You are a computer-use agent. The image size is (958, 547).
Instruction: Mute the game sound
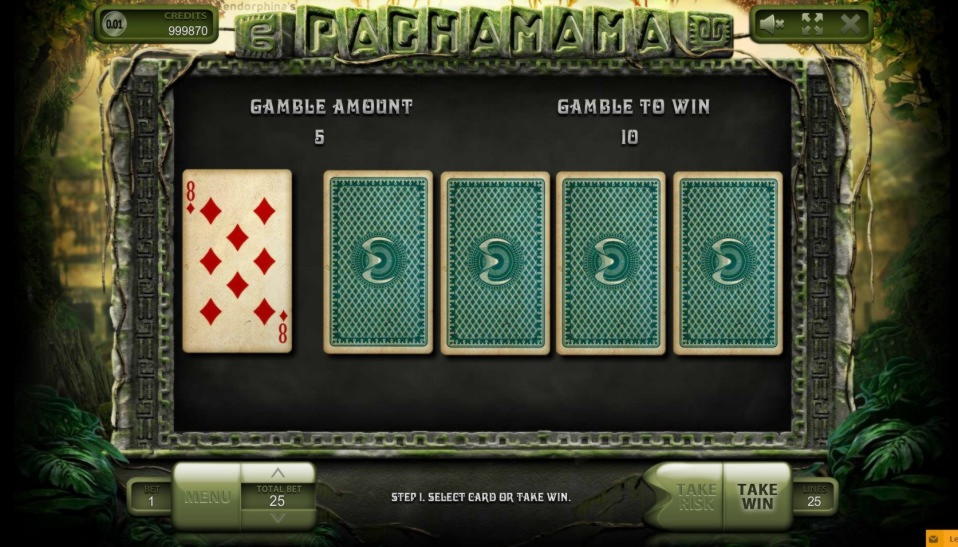(771, 24)
